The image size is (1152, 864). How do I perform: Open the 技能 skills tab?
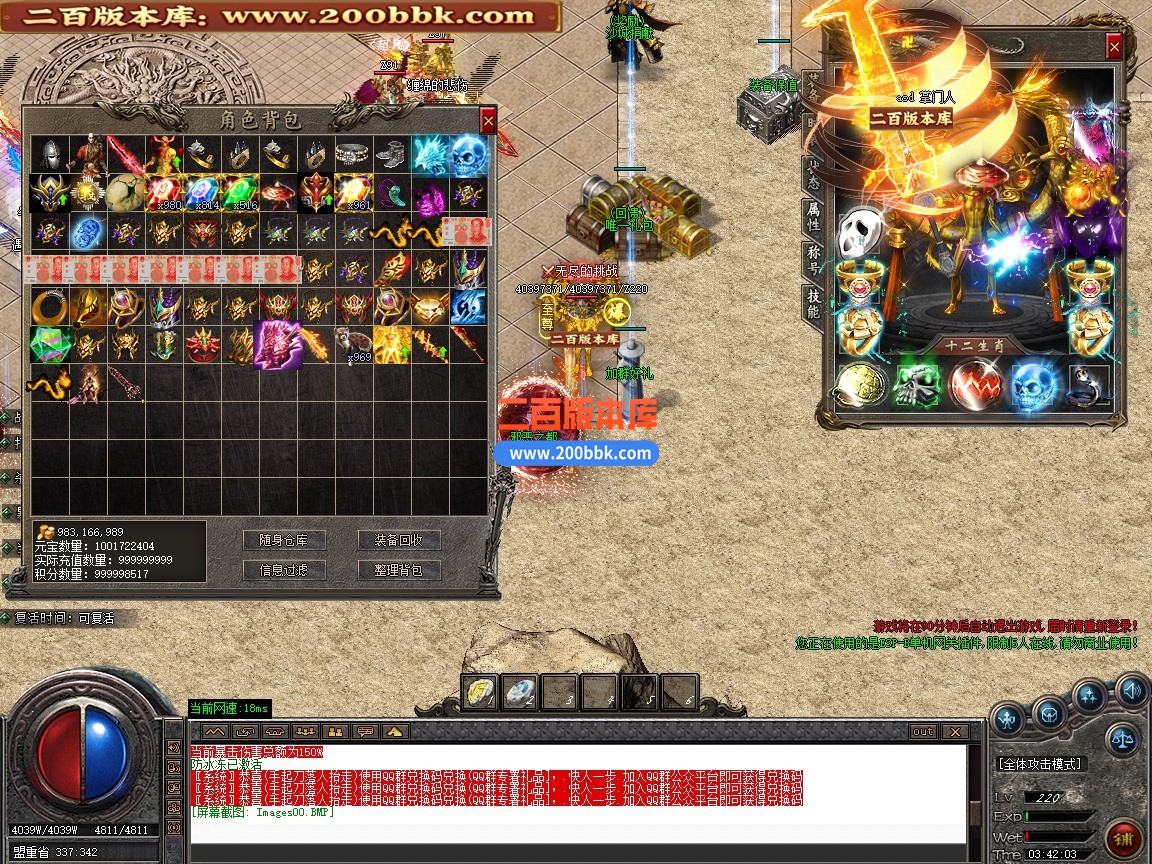(814, 305)
